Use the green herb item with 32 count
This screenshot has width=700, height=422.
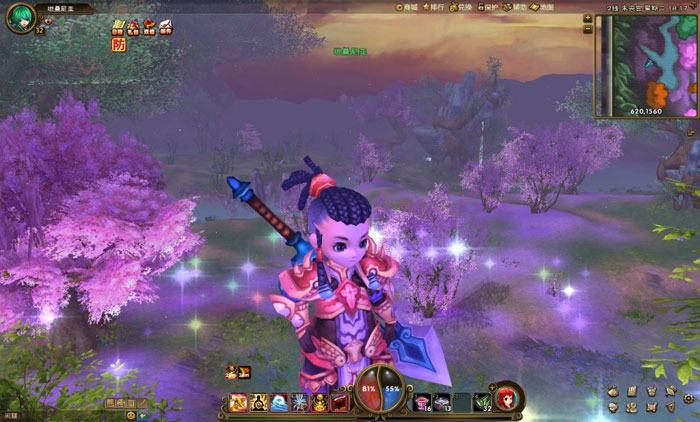pos(482,403)
